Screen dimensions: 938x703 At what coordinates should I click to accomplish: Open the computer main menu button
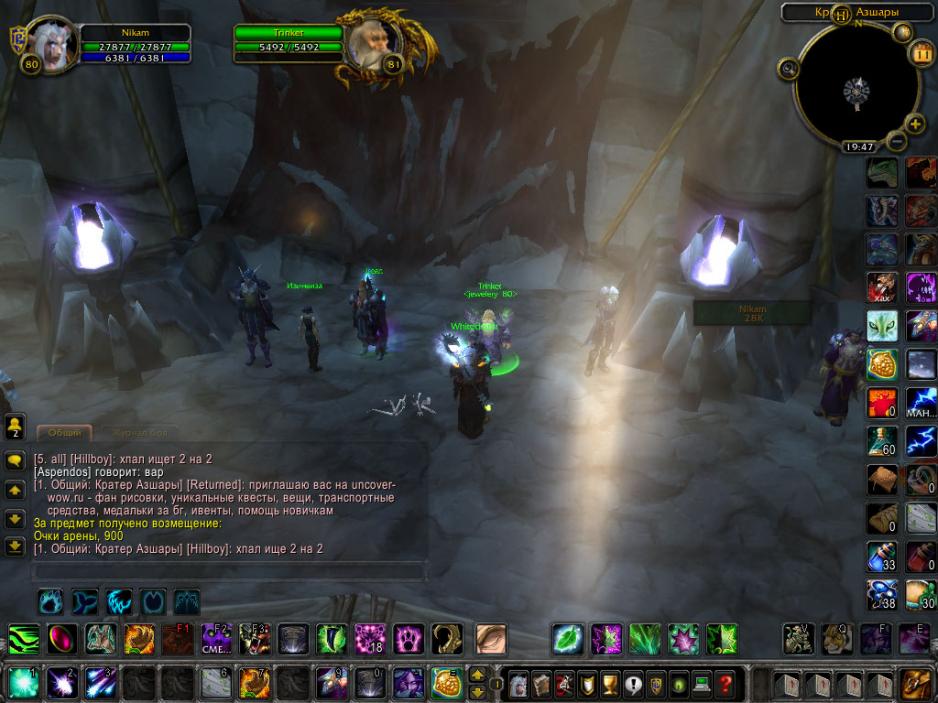(x=702, y=684)
